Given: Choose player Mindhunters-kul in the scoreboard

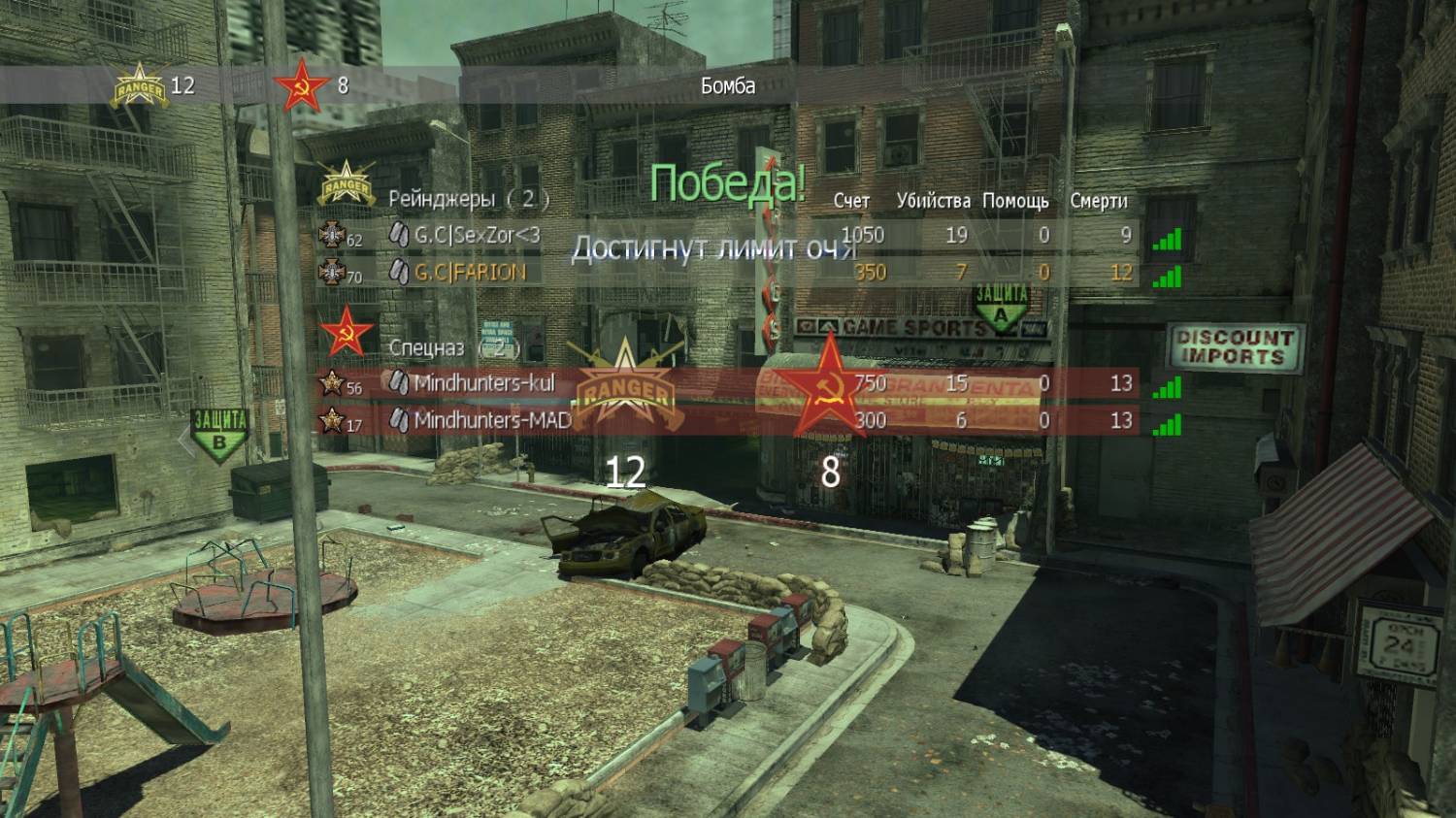Looking at the screenshot, I should pyautogui.click(x=483, y=383).
